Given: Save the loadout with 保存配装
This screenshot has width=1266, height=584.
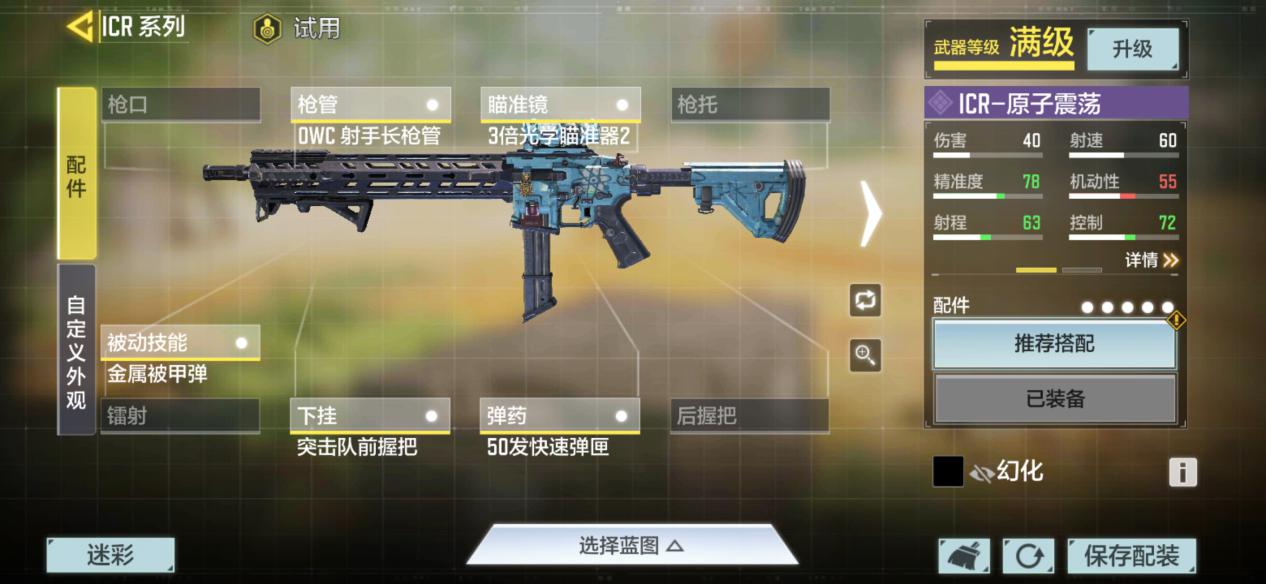Looking at the screenshot, I should 1131,555.
